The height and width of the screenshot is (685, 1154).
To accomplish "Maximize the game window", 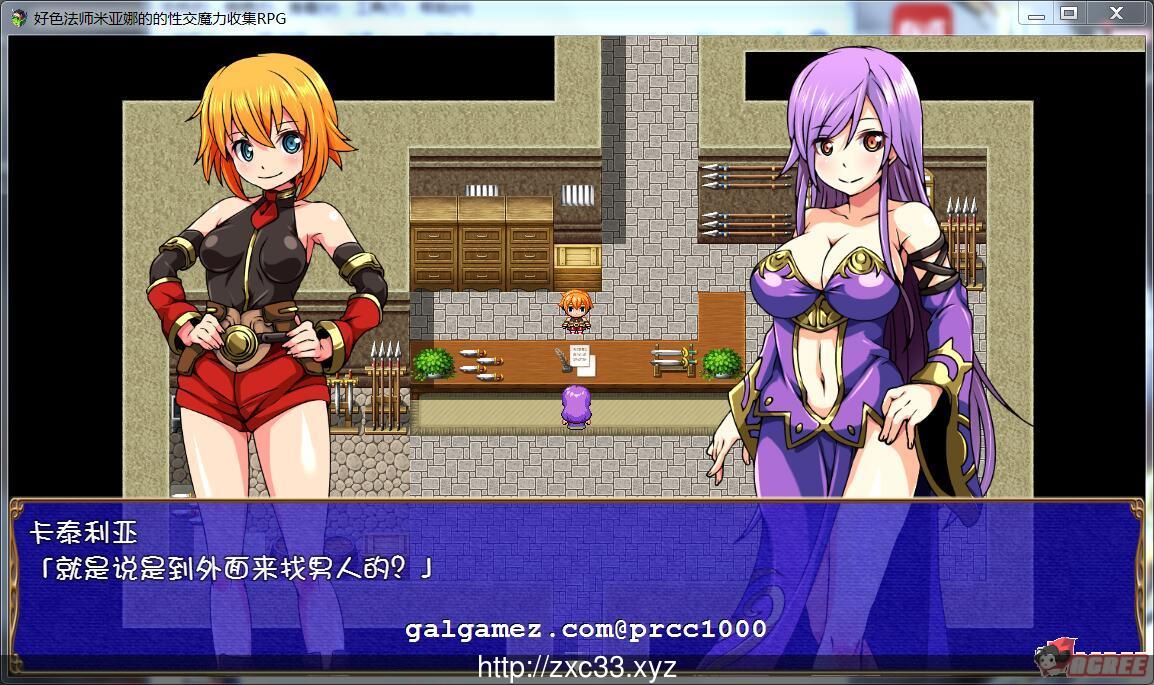I will tap(1068, 14).
